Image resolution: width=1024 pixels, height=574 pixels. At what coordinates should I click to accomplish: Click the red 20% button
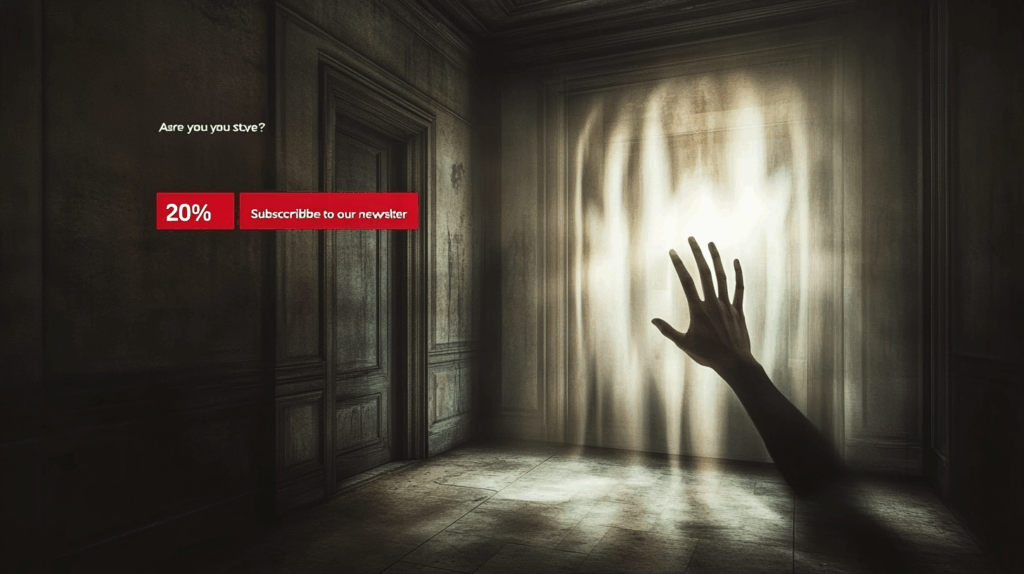195,211
